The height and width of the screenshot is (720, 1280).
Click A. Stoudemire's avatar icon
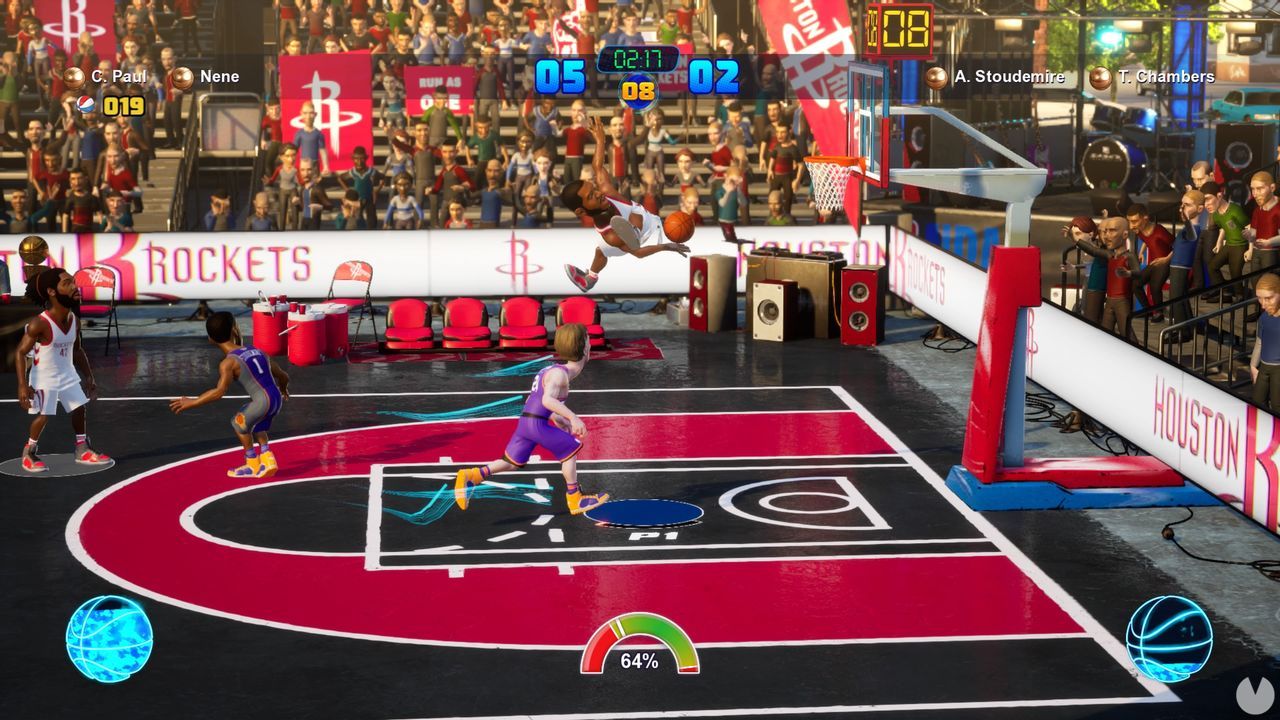(936, 76)
